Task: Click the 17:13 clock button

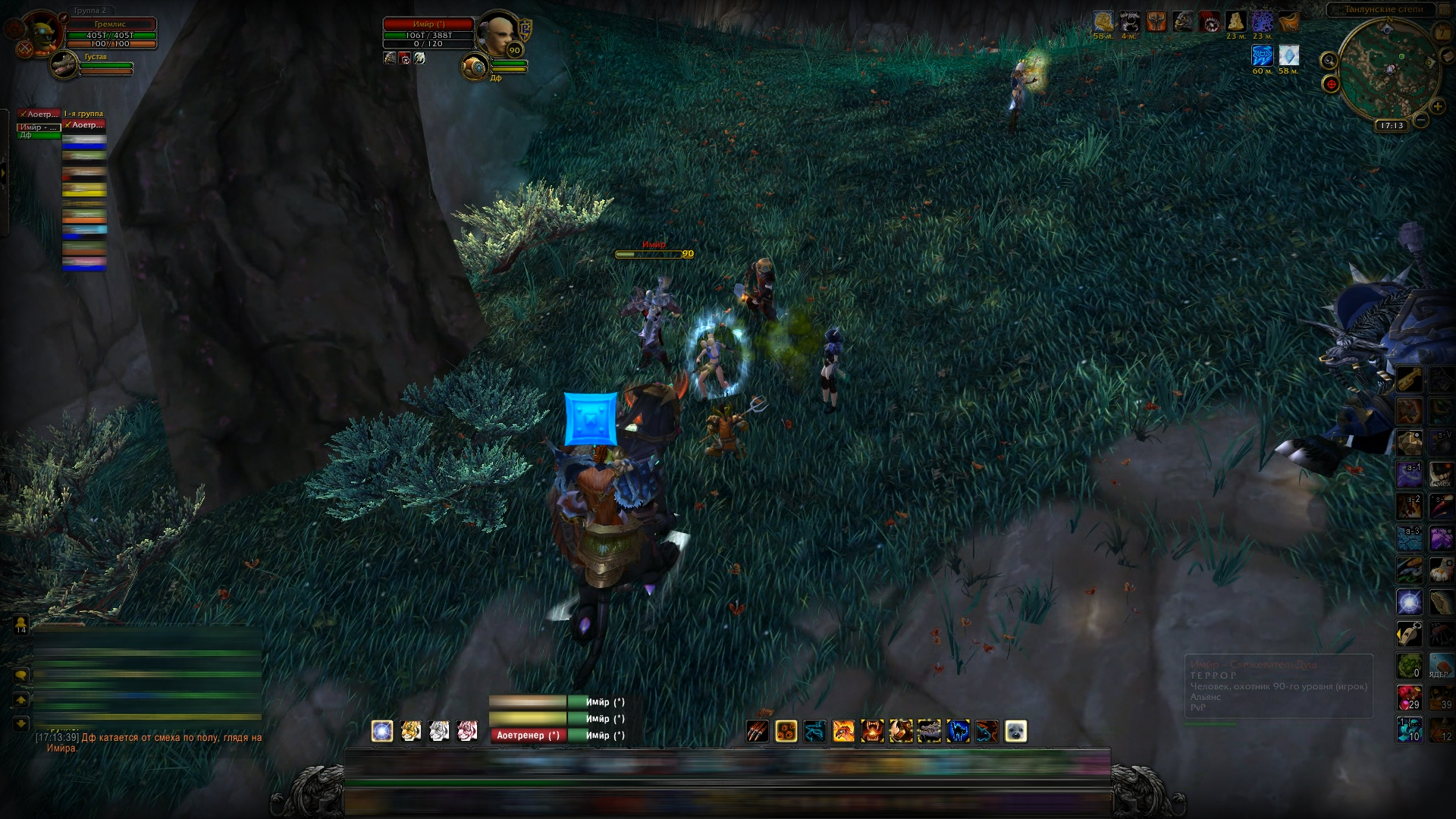Action: point(1392,126)
